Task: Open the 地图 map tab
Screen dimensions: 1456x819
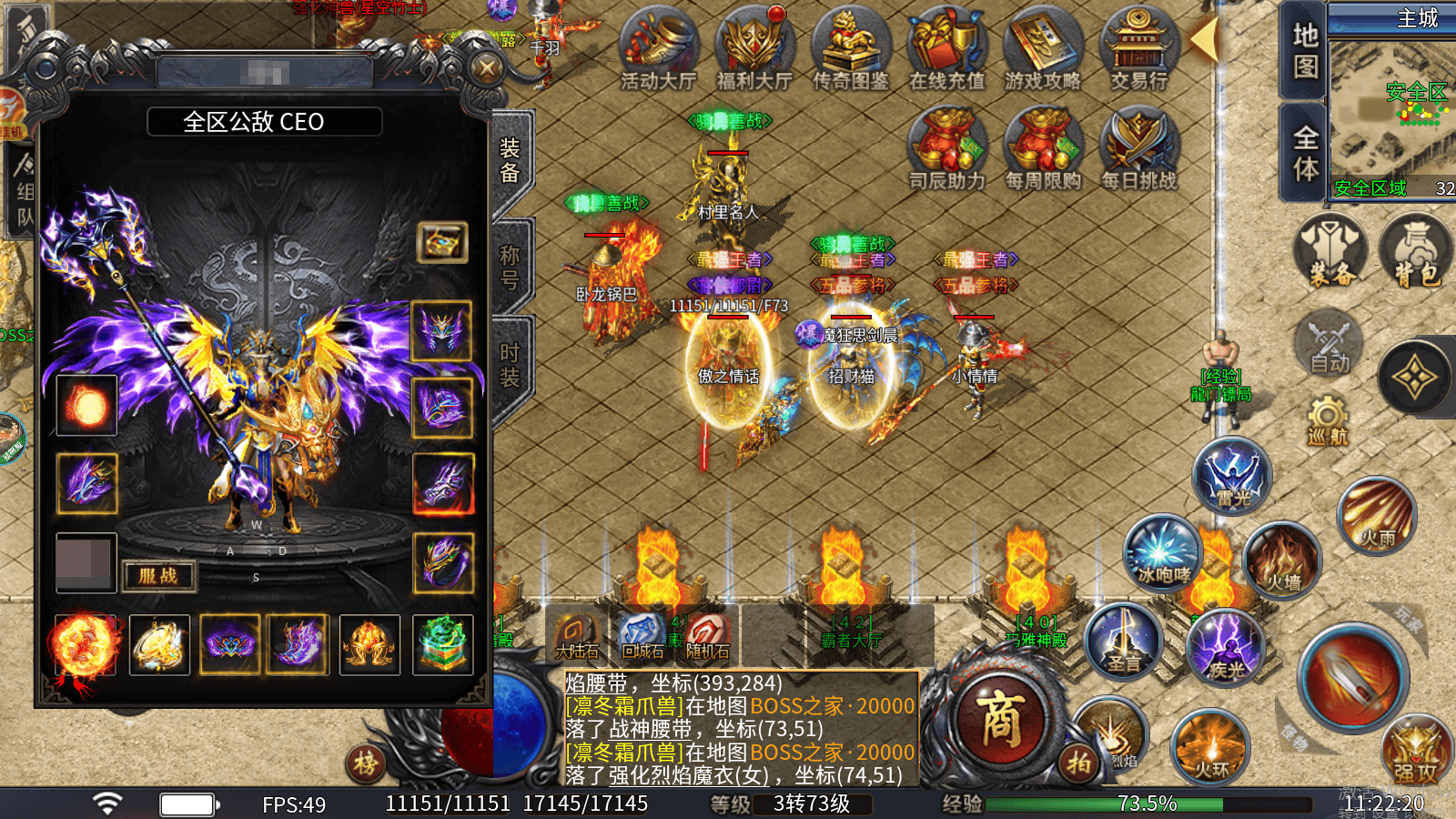Action: (x=1305, y=50)
